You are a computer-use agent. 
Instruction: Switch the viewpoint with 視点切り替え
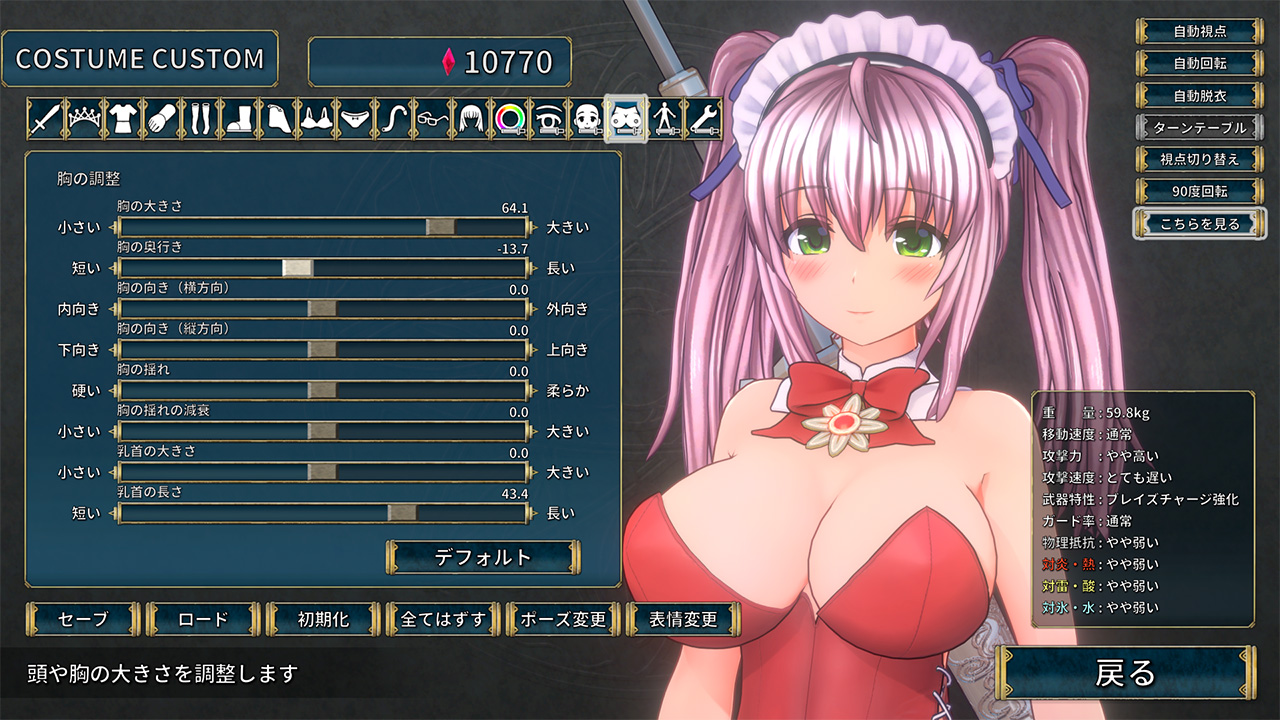1199,159
